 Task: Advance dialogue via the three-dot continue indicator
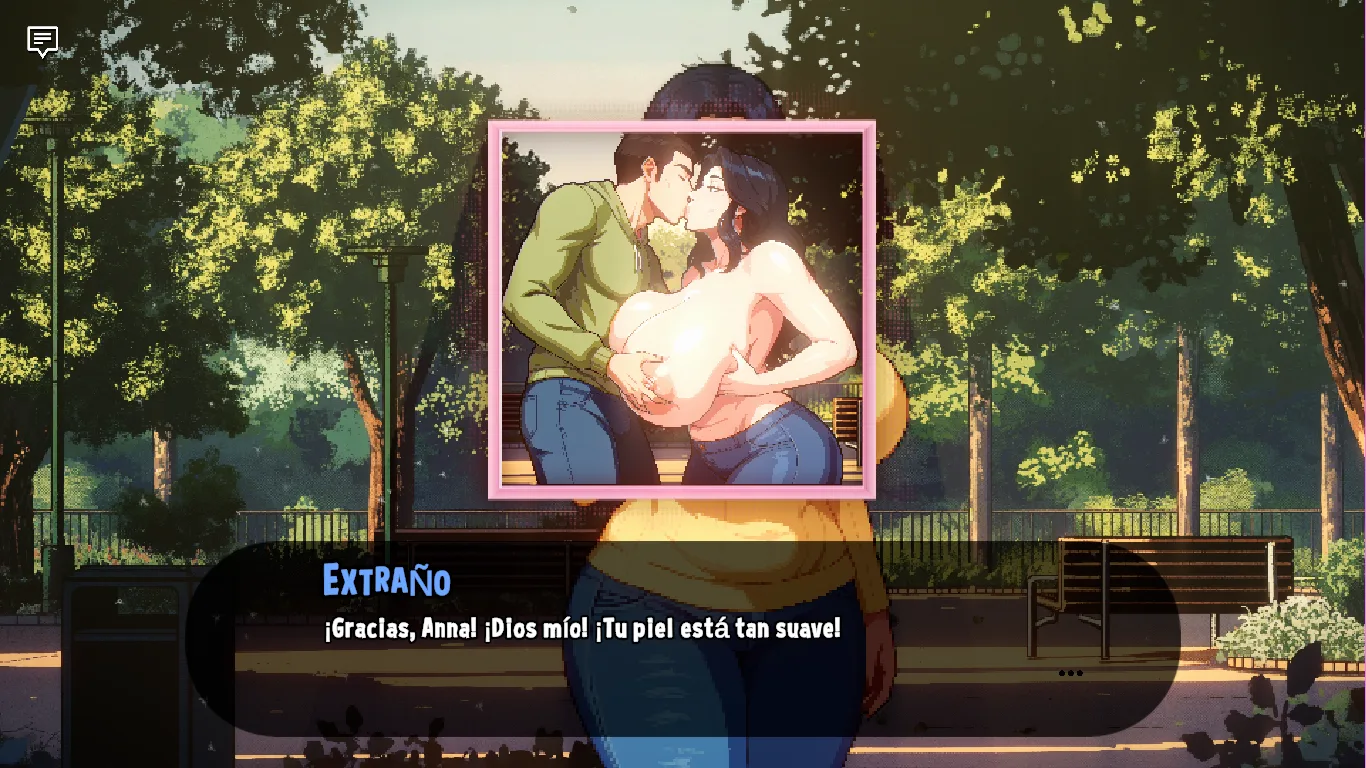coord(1070,673)
